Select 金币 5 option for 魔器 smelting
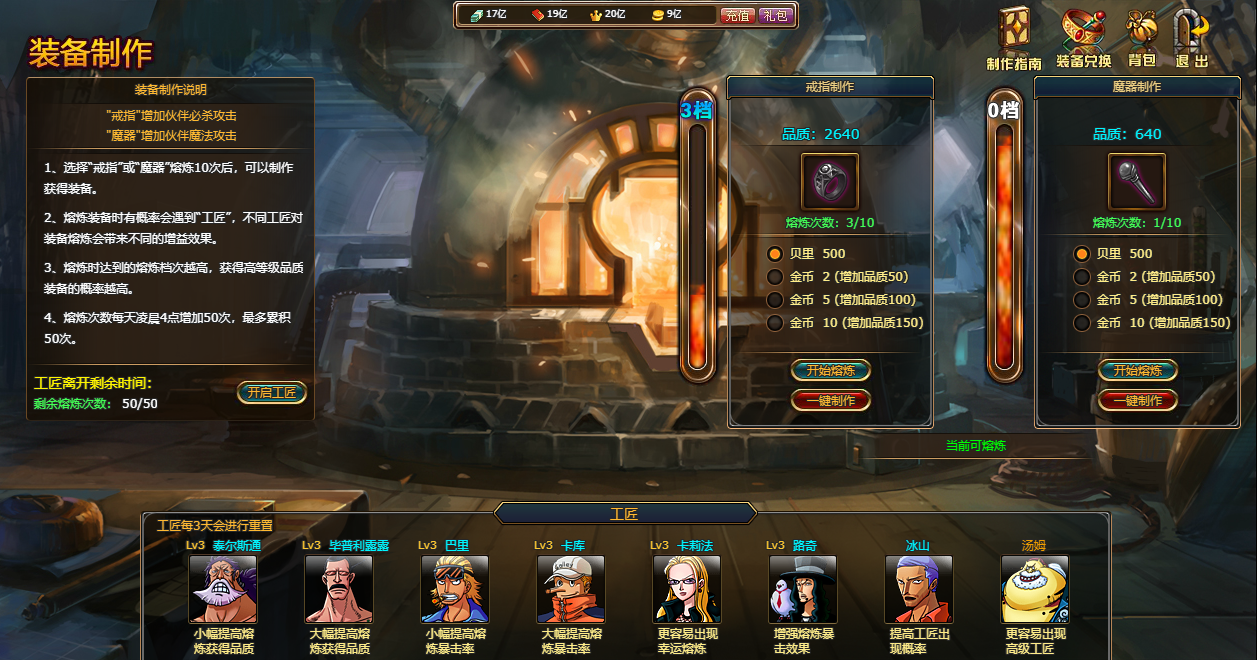The image size is (1257, 660). pos(1082,300)
